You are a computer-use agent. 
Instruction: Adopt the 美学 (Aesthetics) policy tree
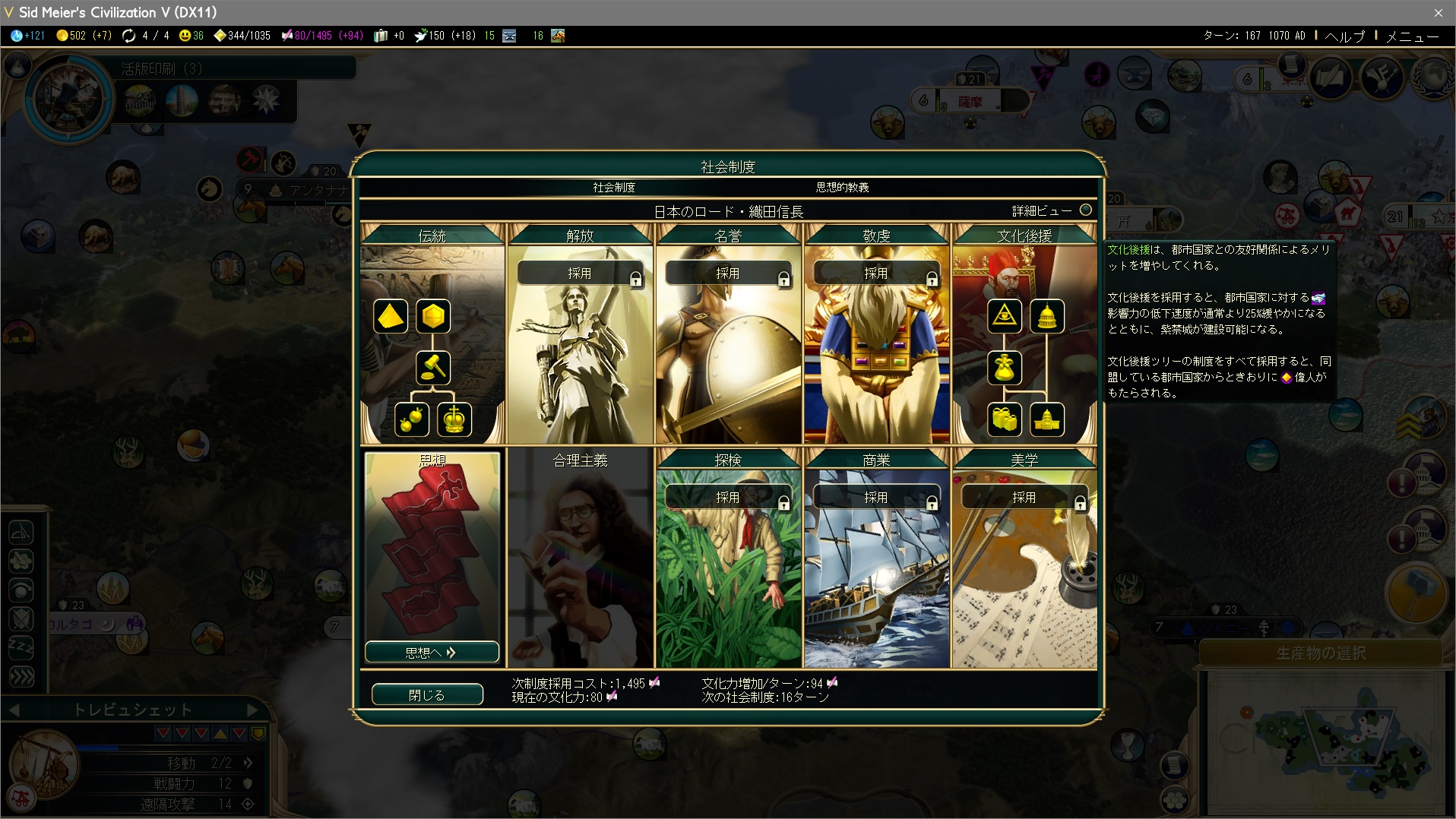tap(1024, 498)
